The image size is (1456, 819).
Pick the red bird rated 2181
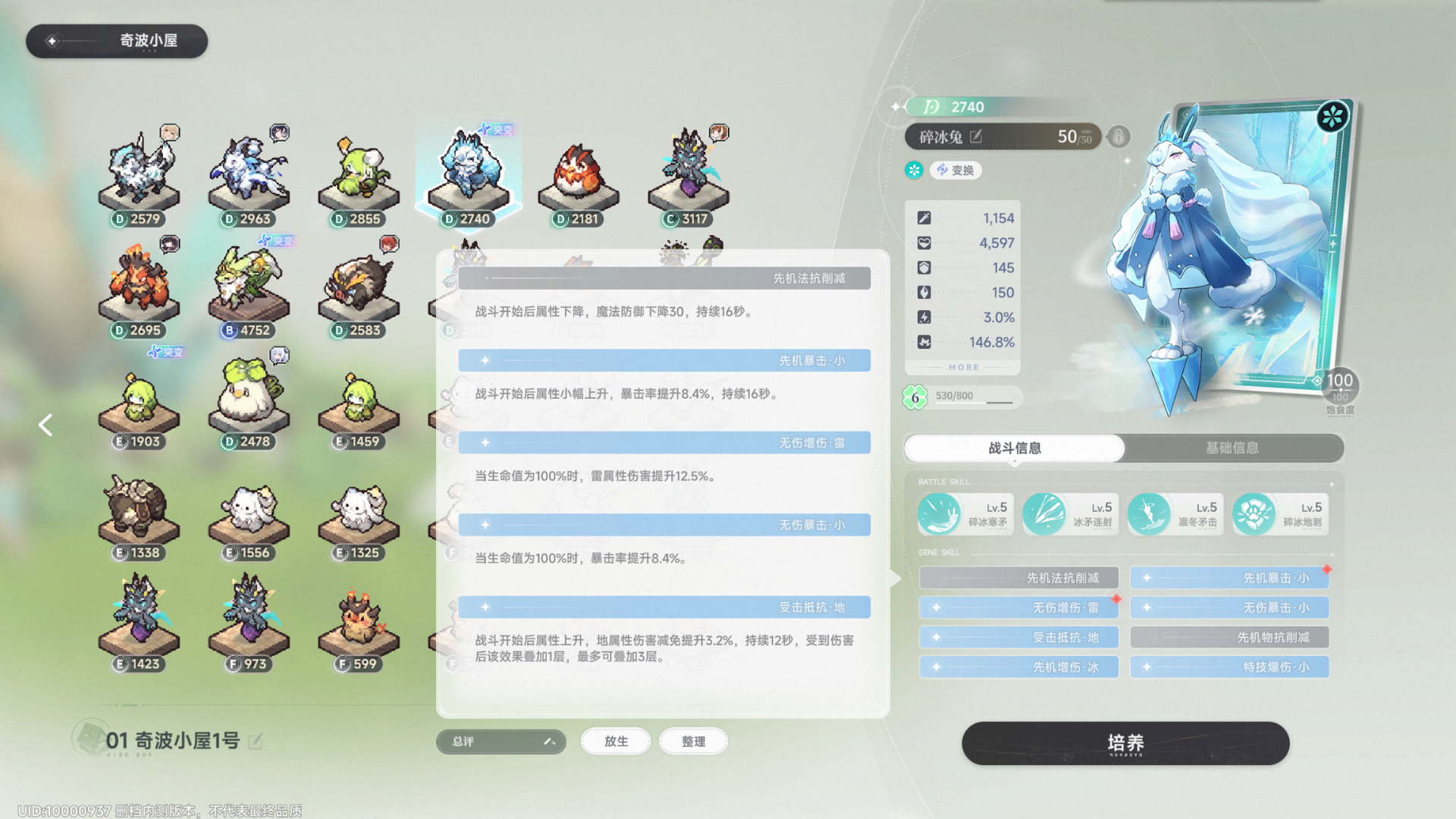click(578, 178)
